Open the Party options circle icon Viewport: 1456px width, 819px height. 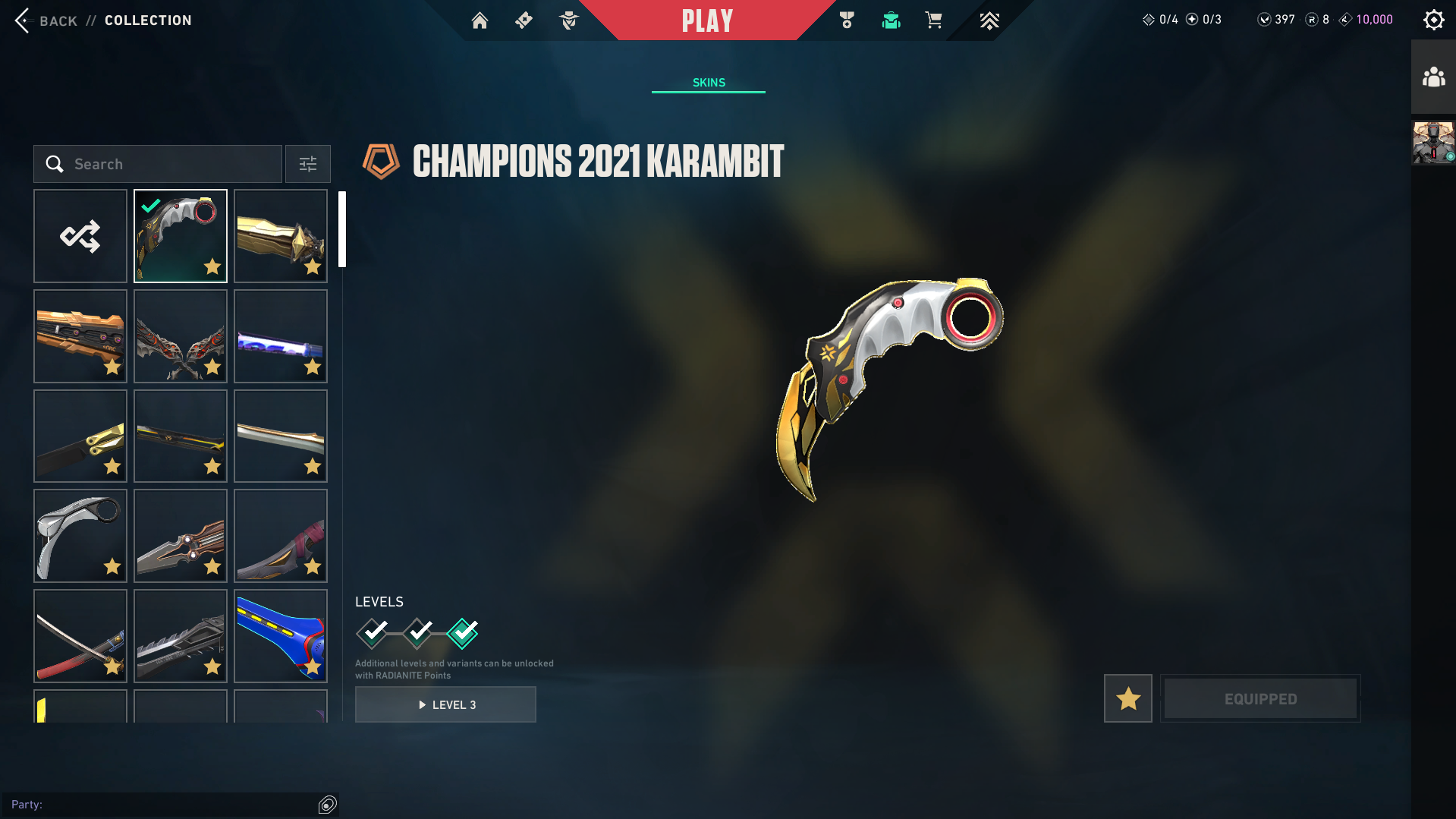(x=327, y=804)
